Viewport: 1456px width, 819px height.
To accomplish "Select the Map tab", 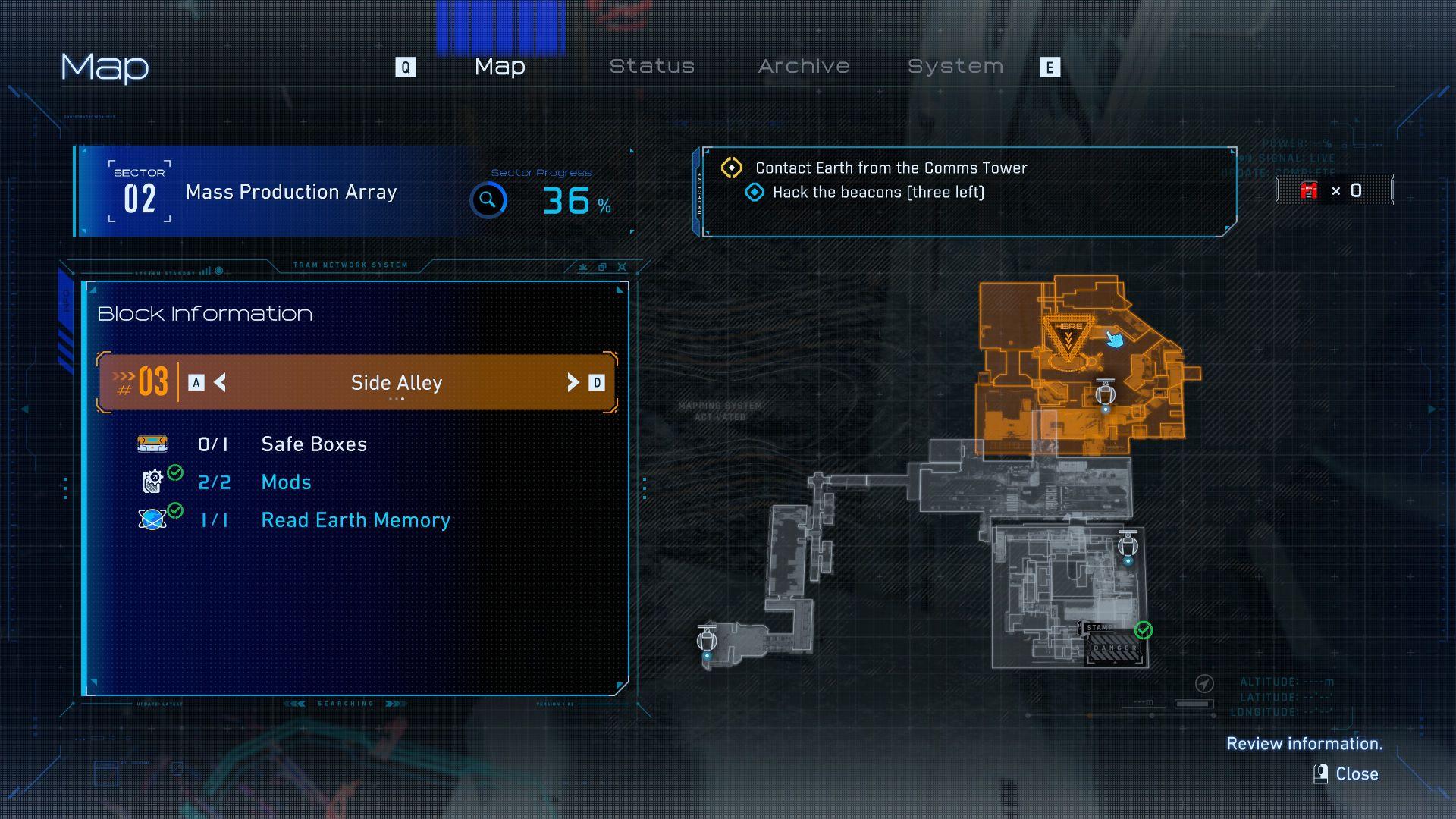I will [500, 67].
